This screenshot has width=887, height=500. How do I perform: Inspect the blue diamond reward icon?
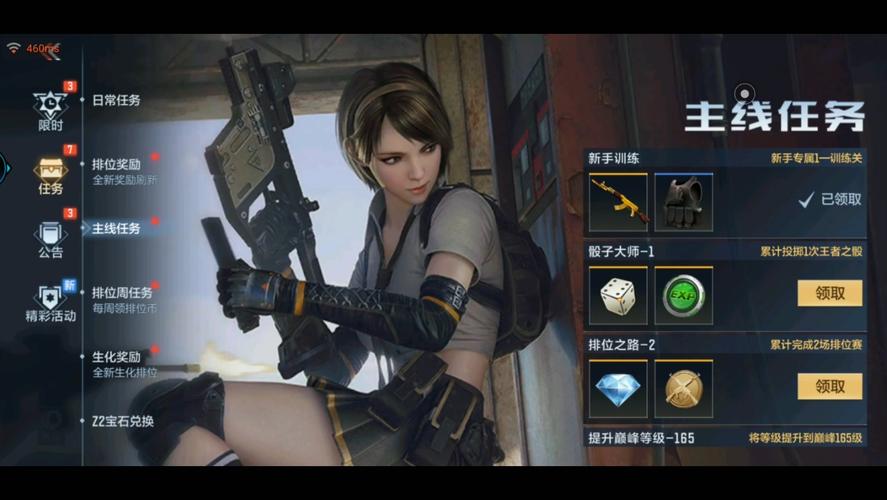point(618,388)
